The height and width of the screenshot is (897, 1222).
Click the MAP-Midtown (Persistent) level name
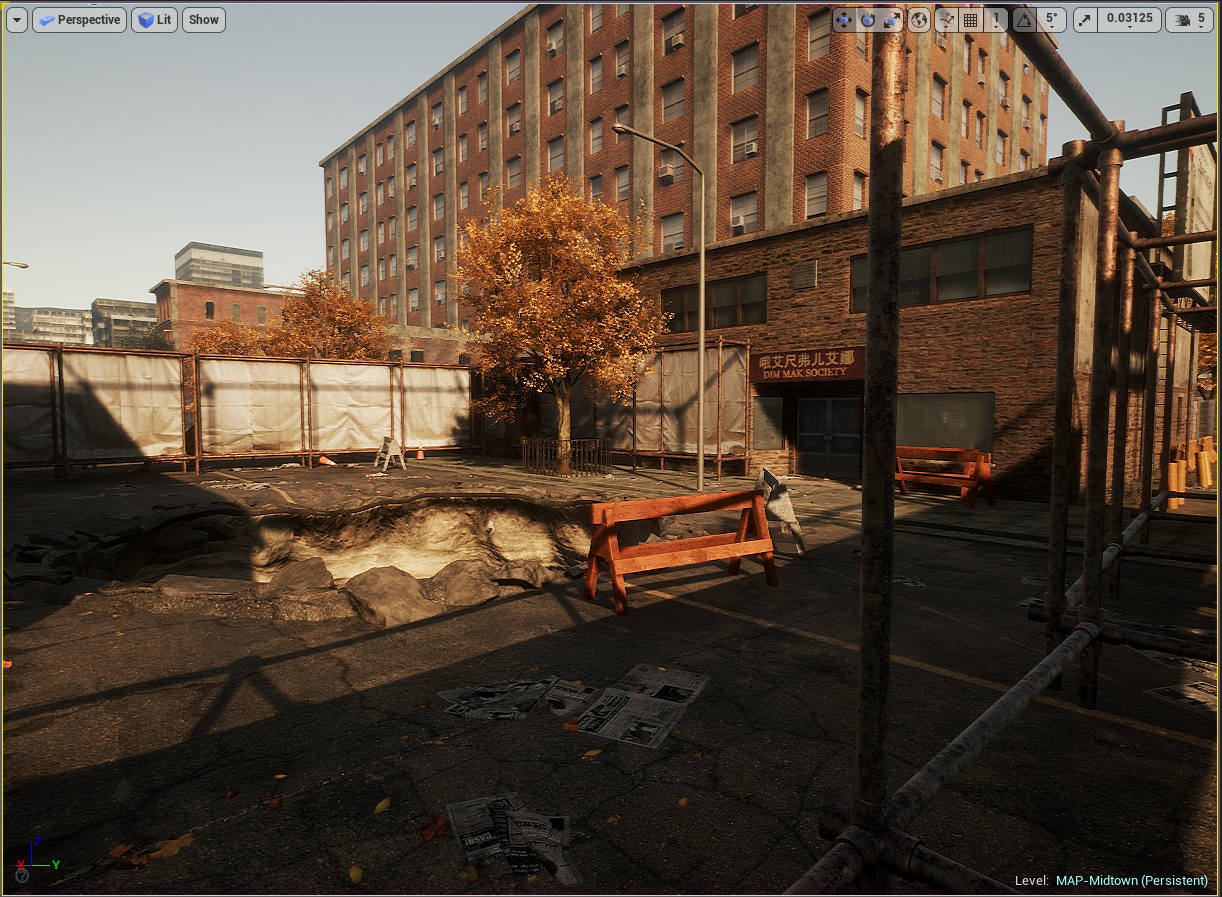[x=1131, y=881]
